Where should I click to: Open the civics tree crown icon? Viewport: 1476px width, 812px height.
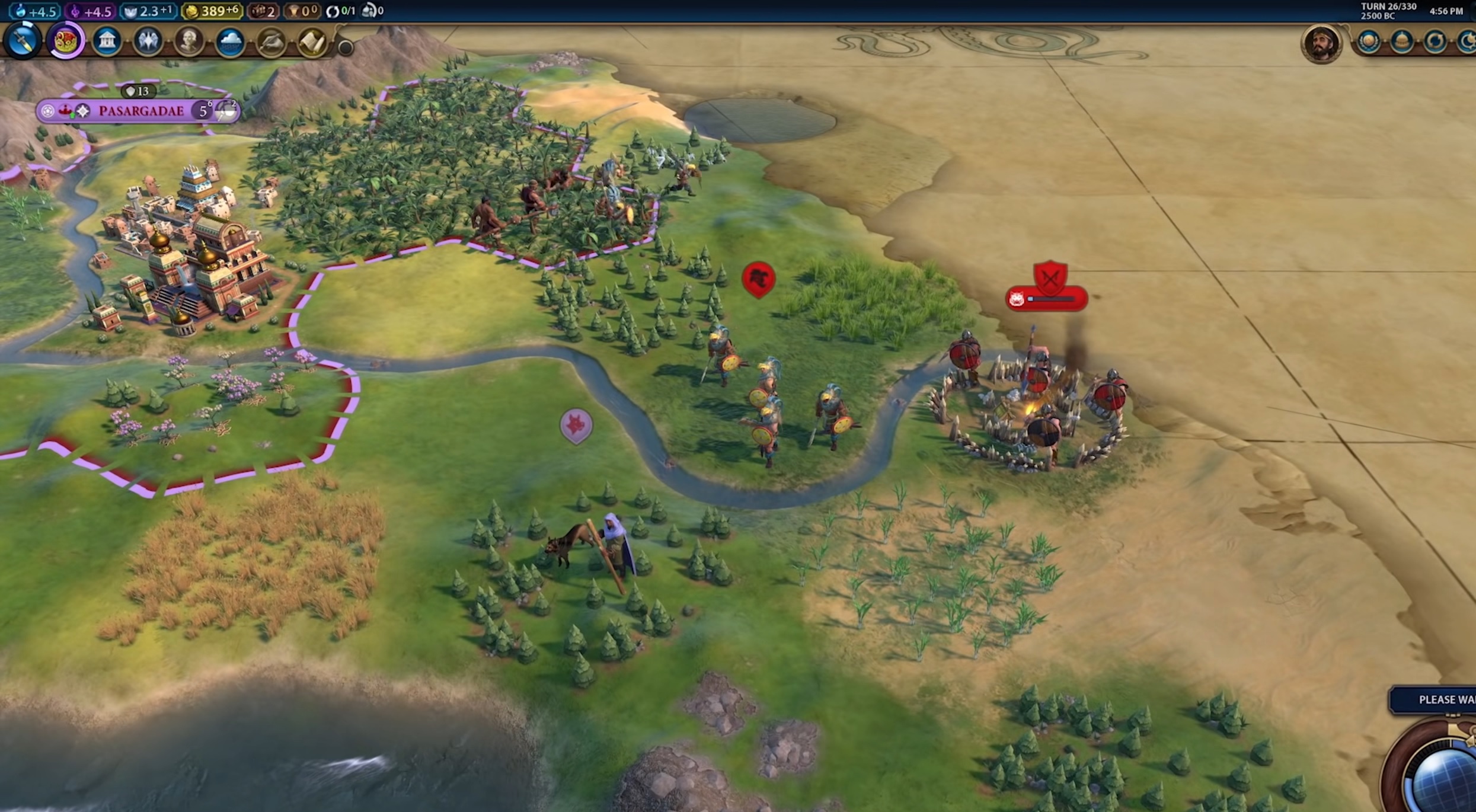click(x=65, y=41)
